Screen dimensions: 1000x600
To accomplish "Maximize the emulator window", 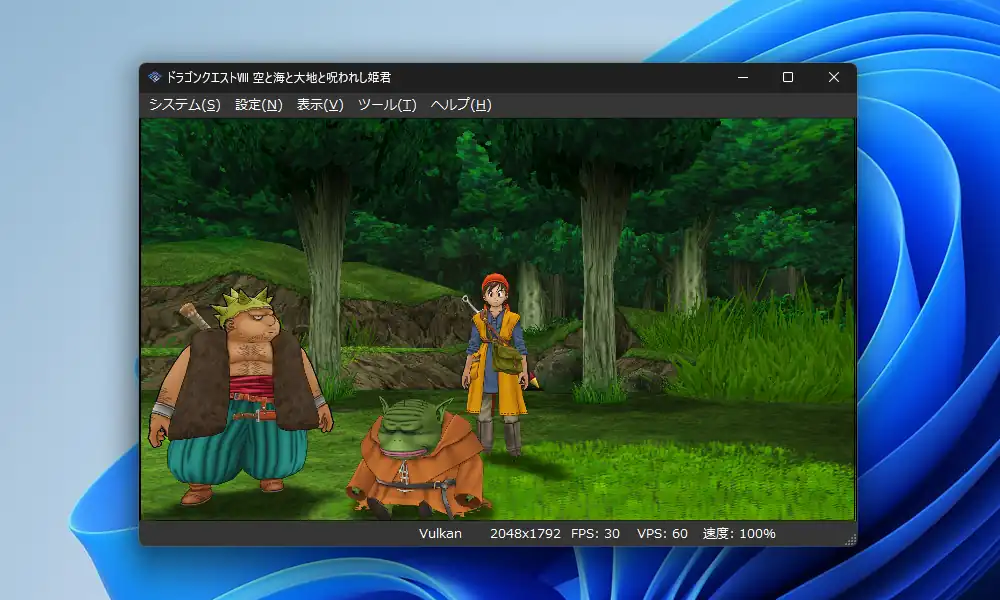I will click(788, 77).
